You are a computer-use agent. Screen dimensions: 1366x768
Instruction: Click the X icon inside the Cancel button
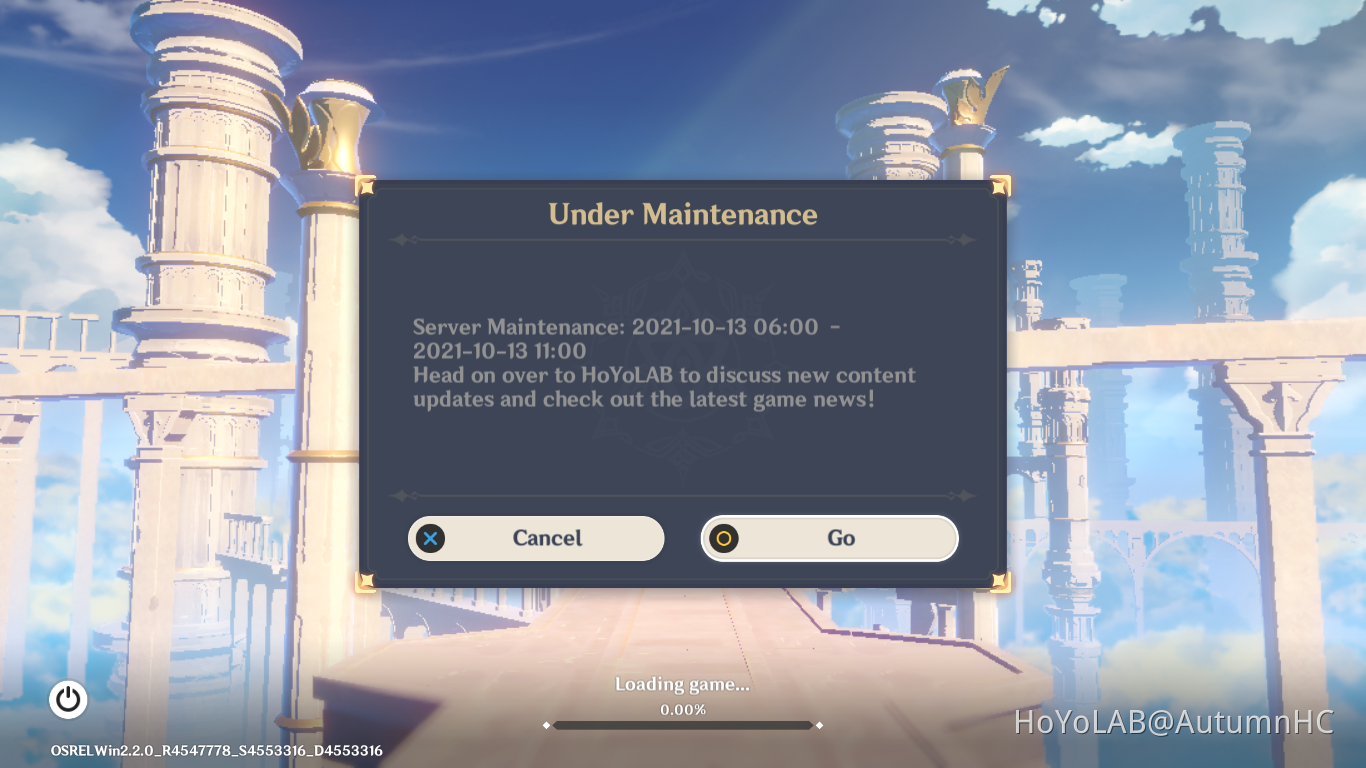(x=430, y=538)
